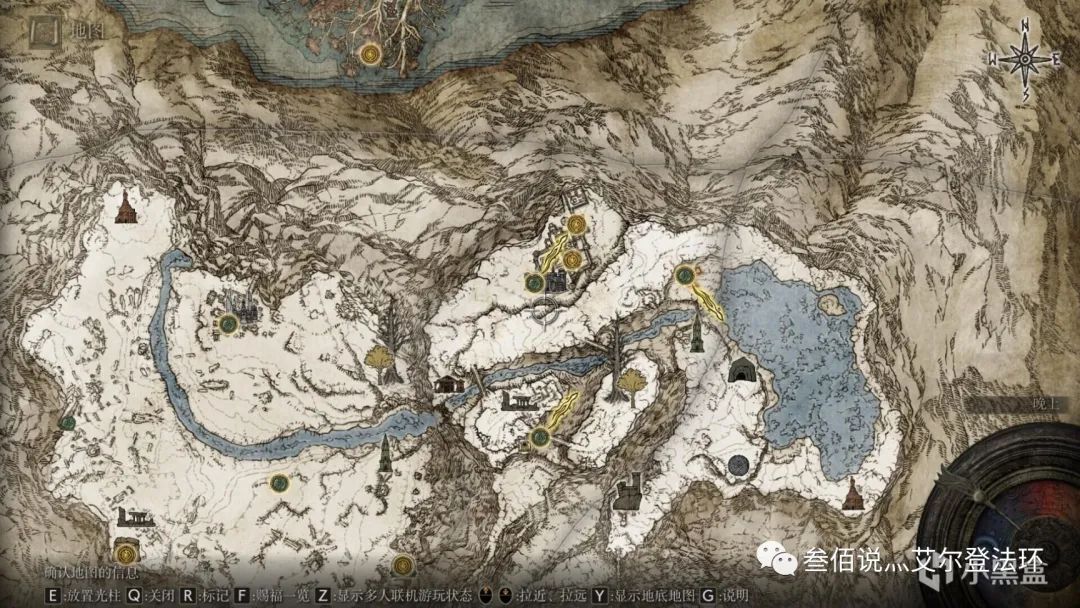Select the shack marker beside the bridge
Image resolution: width=1080 pixels, height=608 pixels.
point(448,382)
